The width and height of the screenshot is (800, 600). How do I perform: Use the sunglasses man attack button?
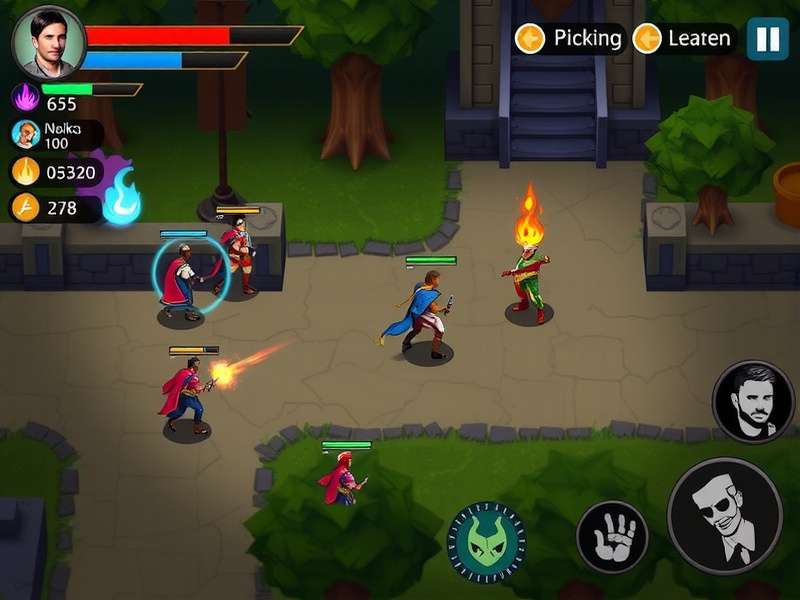(724, 515)
